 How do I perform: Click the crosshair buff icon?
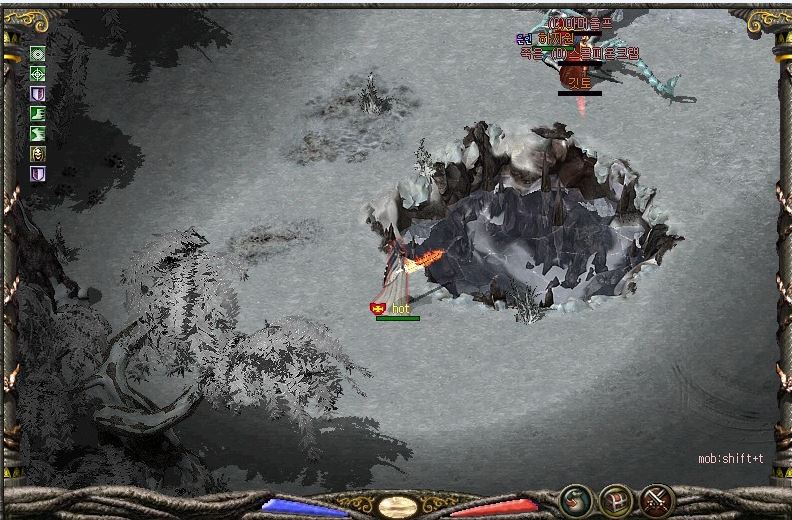[38, 74]
